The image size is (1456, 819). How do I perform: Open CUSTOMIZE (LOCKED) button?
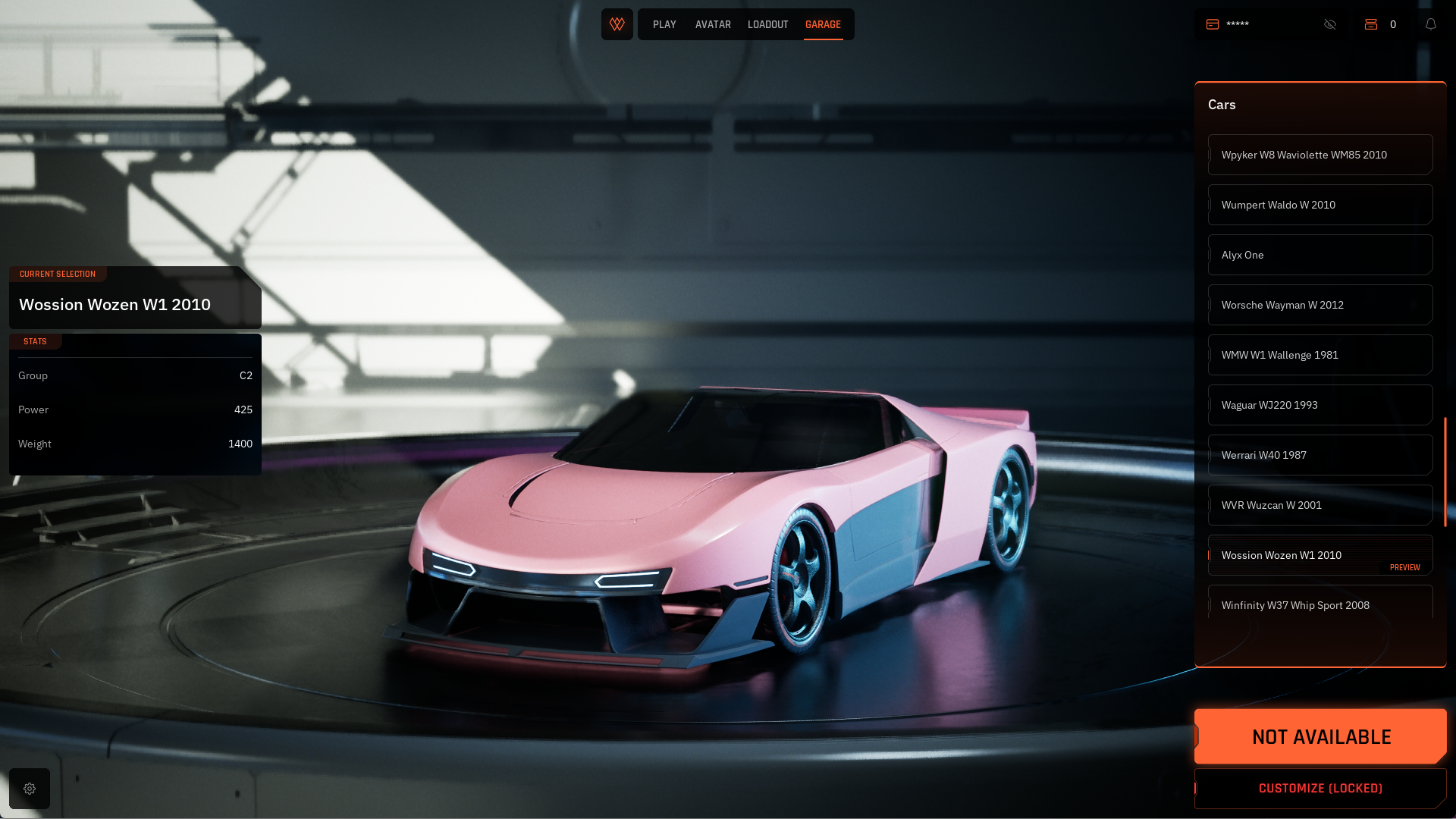1320,789
